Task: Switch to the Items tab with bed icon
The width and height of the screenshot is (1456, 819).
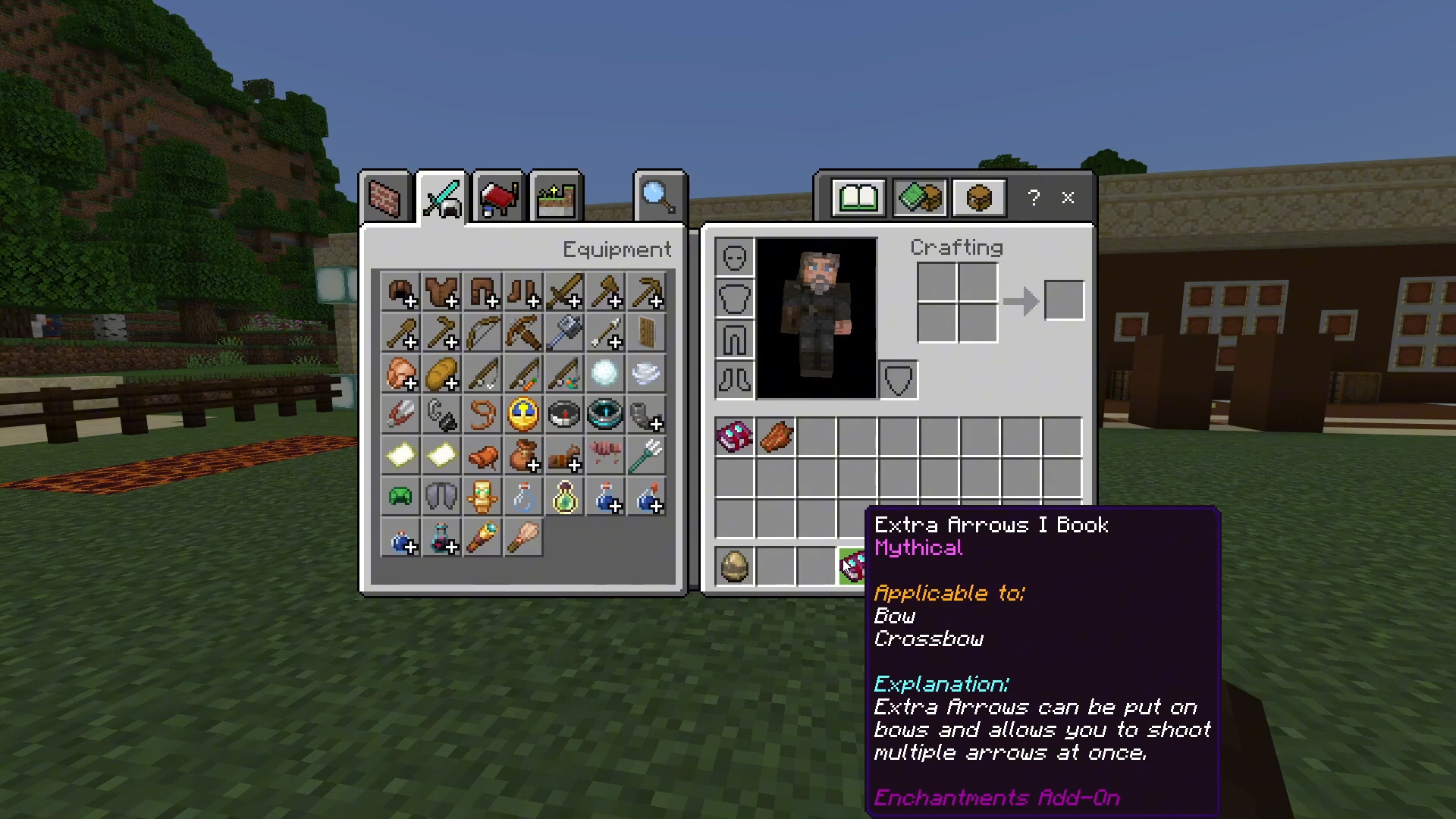Action: [x=498, y=199]
